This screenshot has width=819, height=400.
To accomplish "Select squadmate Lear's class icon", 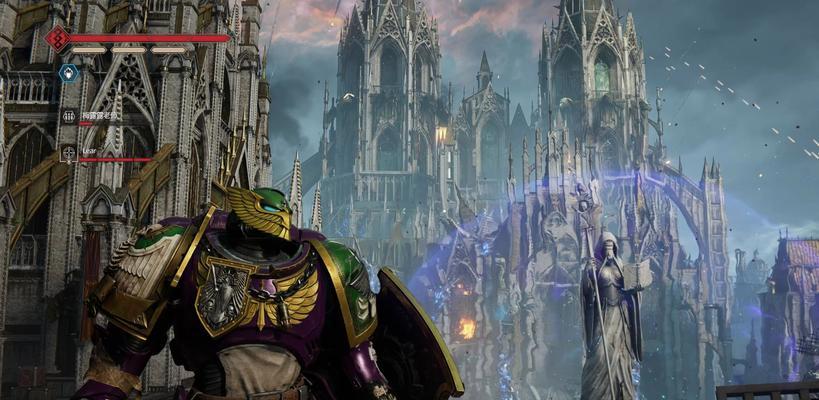I will [69, 153].
